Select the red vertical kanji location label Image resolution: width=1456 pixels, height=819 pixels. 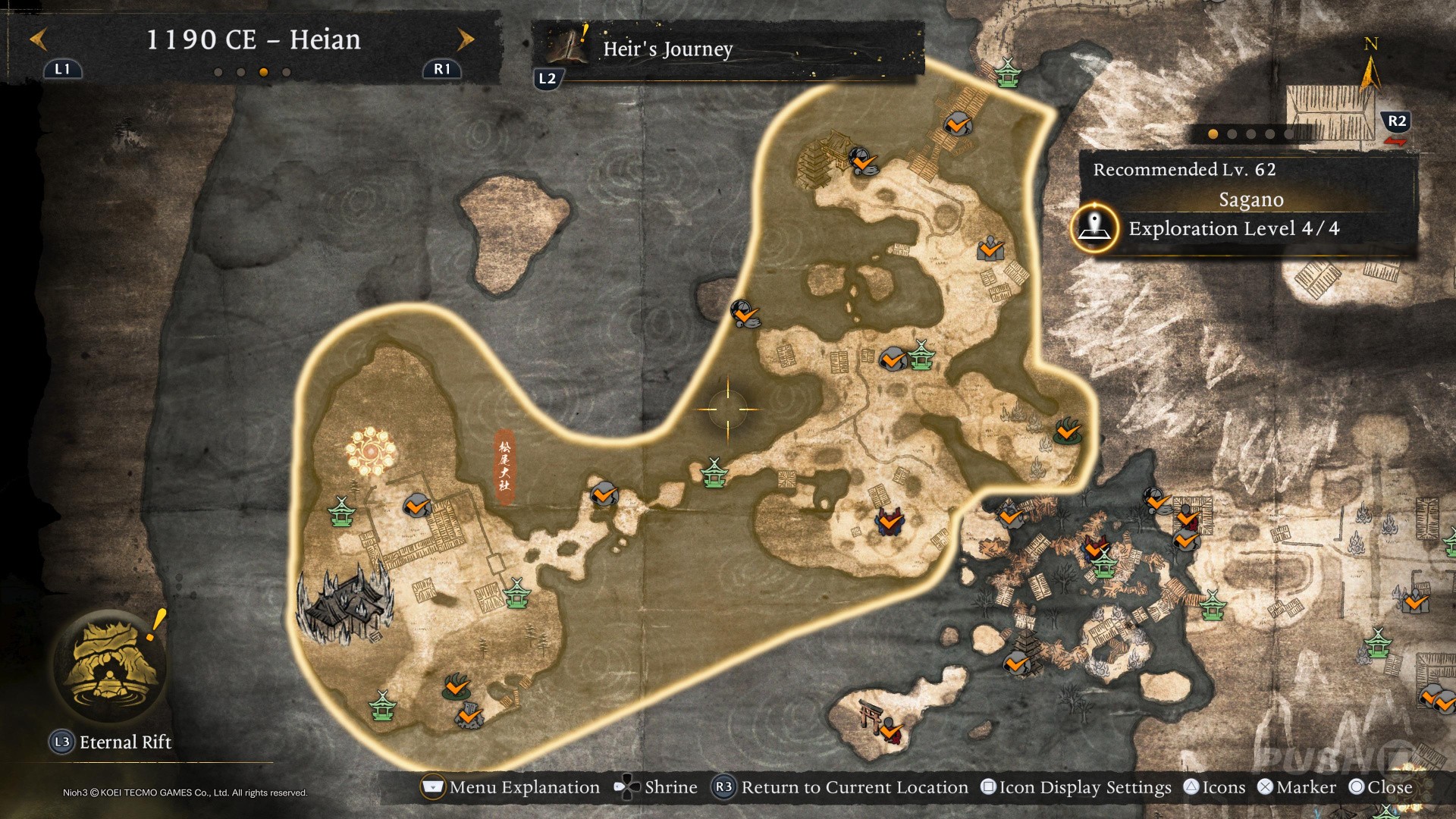tap(504, 466)
